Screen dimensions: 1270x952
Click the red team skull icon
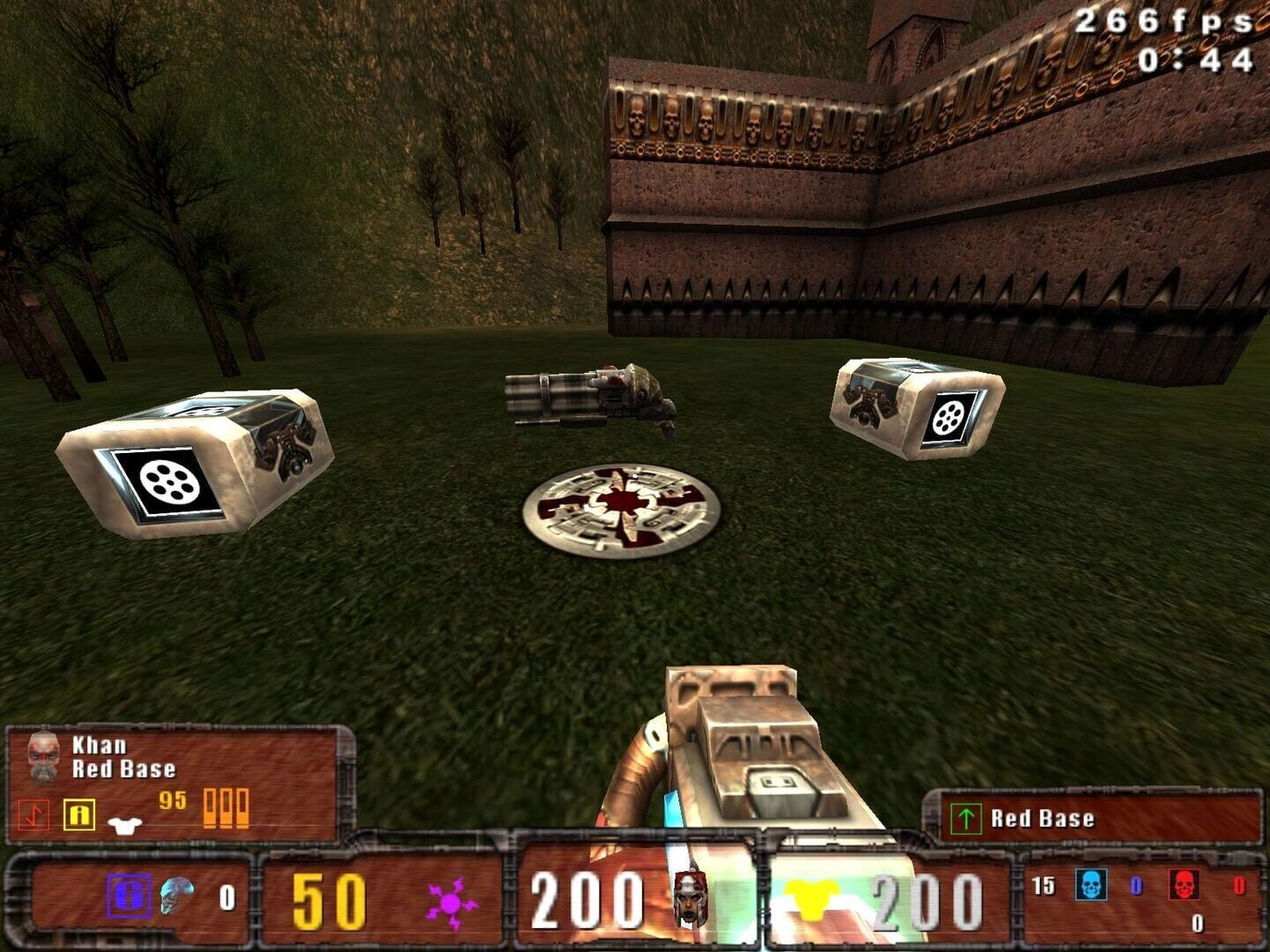click(x=1184, y=884)
